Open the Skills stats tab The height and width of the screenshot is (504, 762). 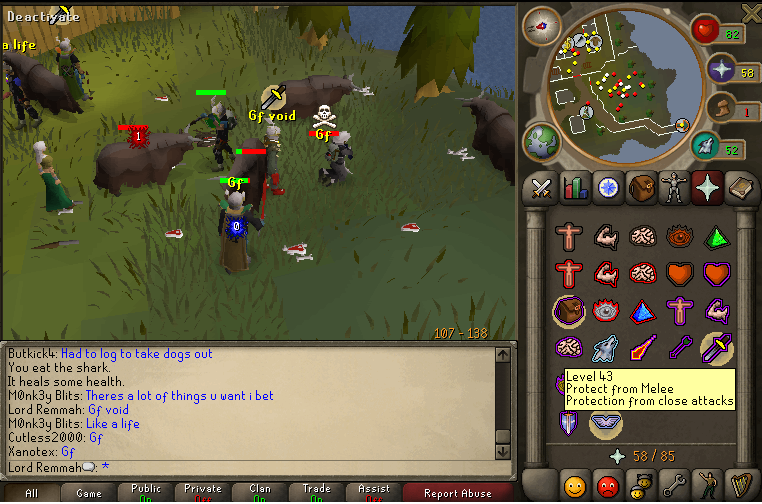(575, 187)
